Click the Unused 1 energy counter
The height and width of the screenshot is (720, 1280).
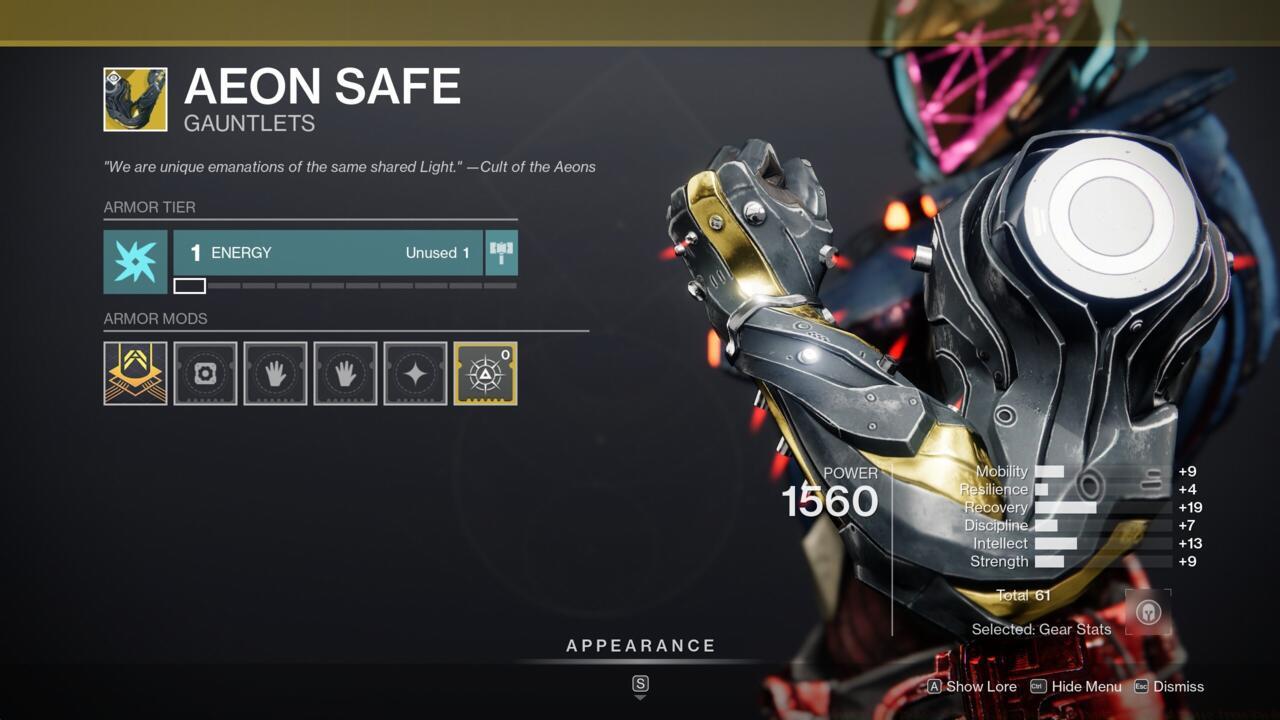pos(437,253)
